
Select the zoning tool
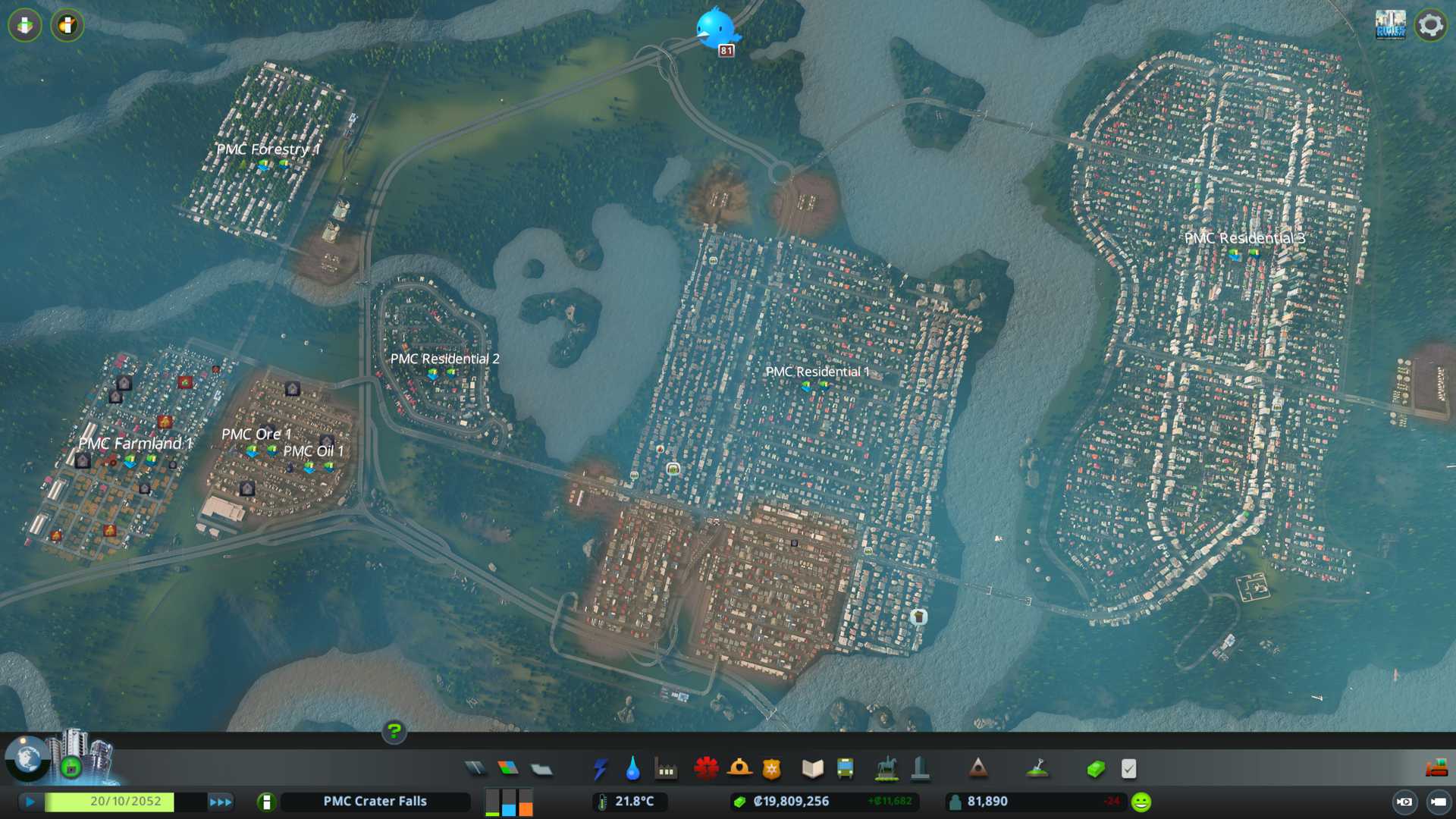point(508,769)
